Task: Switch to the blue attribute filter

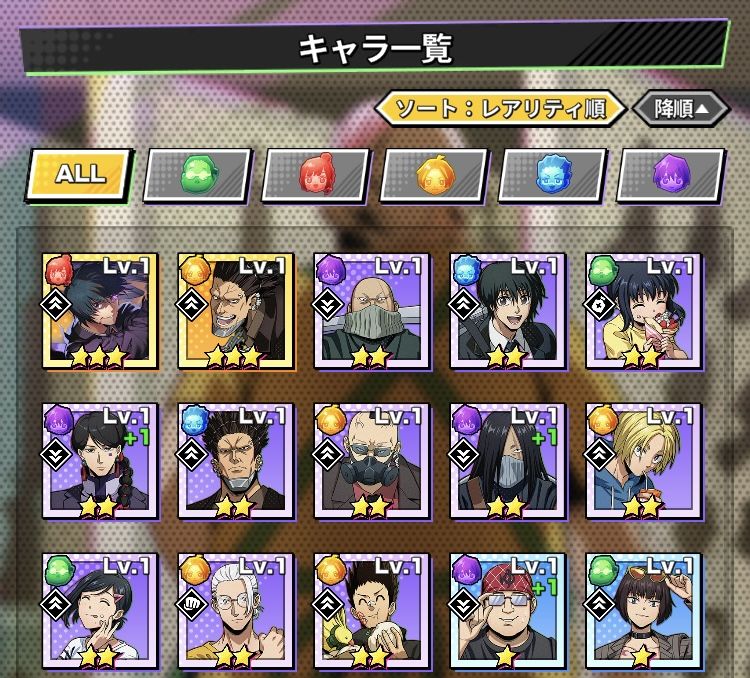Action: pyautogui.click(x=552, y=176)
